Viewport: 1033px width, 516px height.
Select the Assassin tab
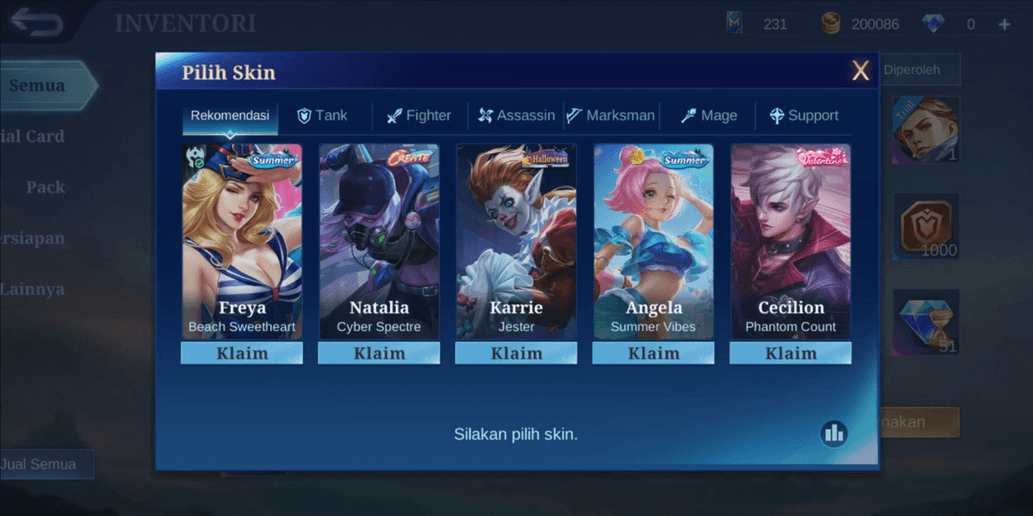point(516,116)
